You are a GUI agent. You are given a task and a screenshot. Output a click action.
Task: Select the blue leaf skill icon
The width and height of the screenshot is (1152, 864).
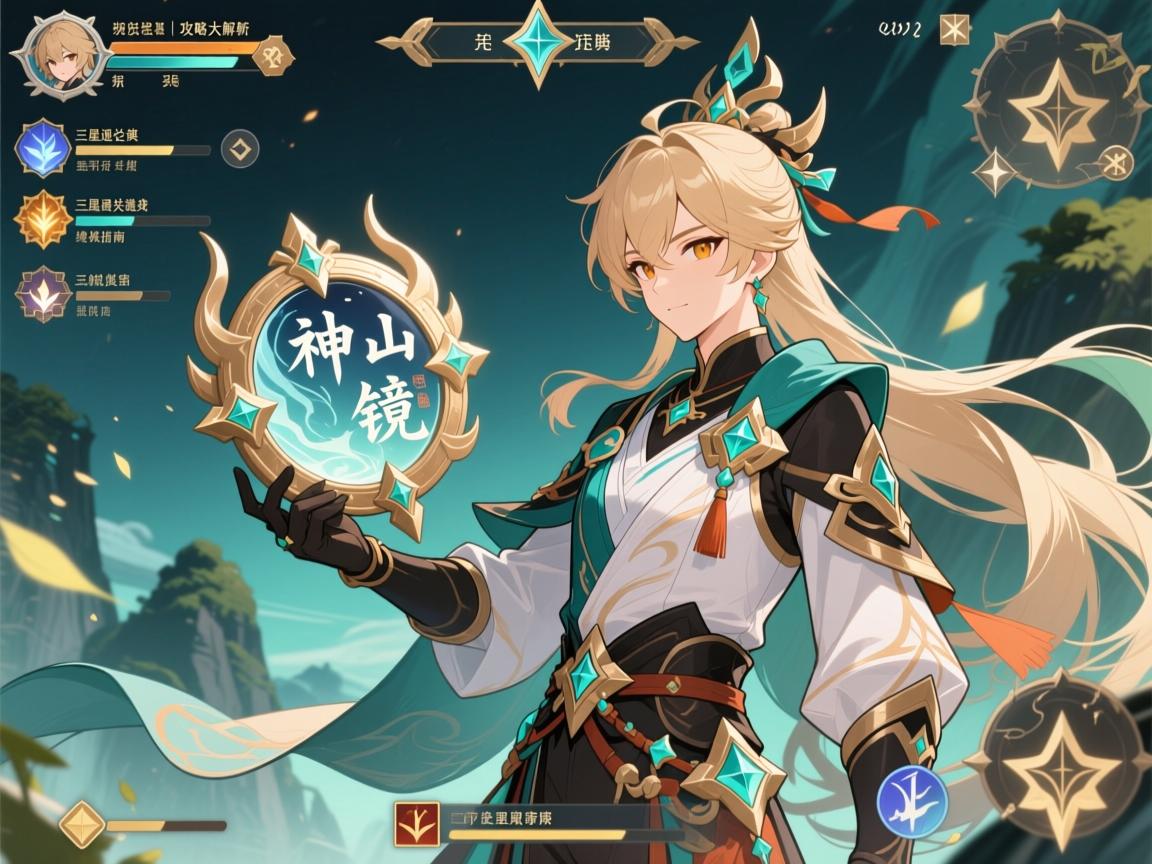coord(42,148)
